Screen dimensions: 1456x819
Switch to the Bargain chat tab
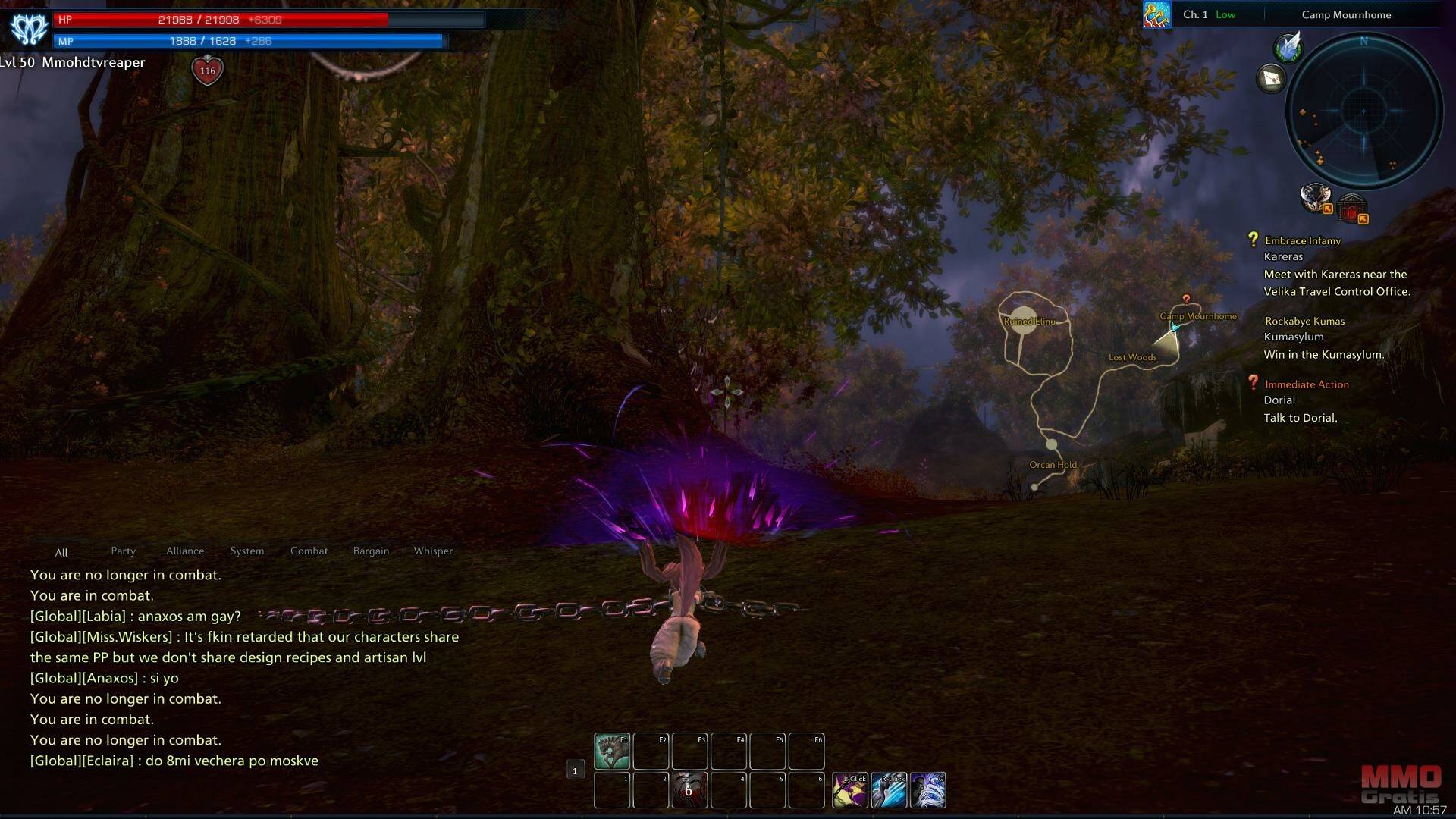click(x=371, y=551)
